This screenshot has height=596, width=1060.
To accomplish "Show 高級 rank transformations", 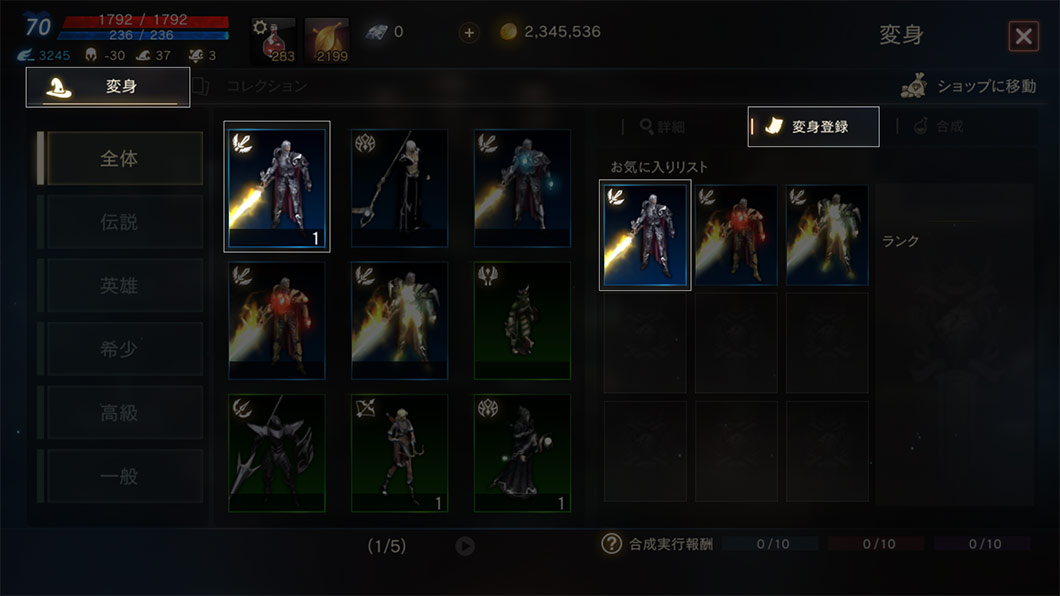I will point(120,412).
